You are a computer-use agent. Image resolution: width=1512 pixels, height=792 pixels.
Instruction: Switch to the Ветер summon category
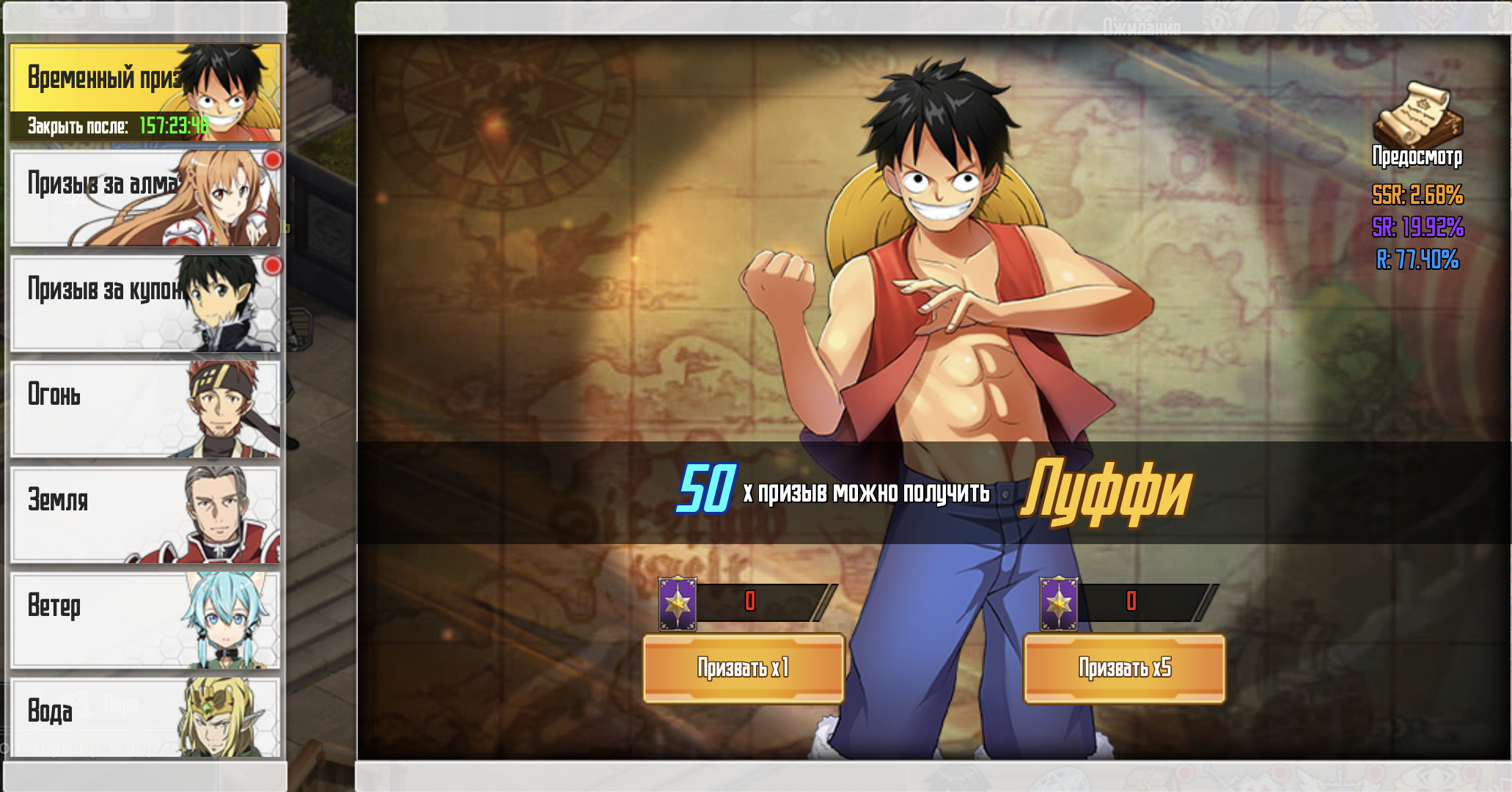pos(145,620)
